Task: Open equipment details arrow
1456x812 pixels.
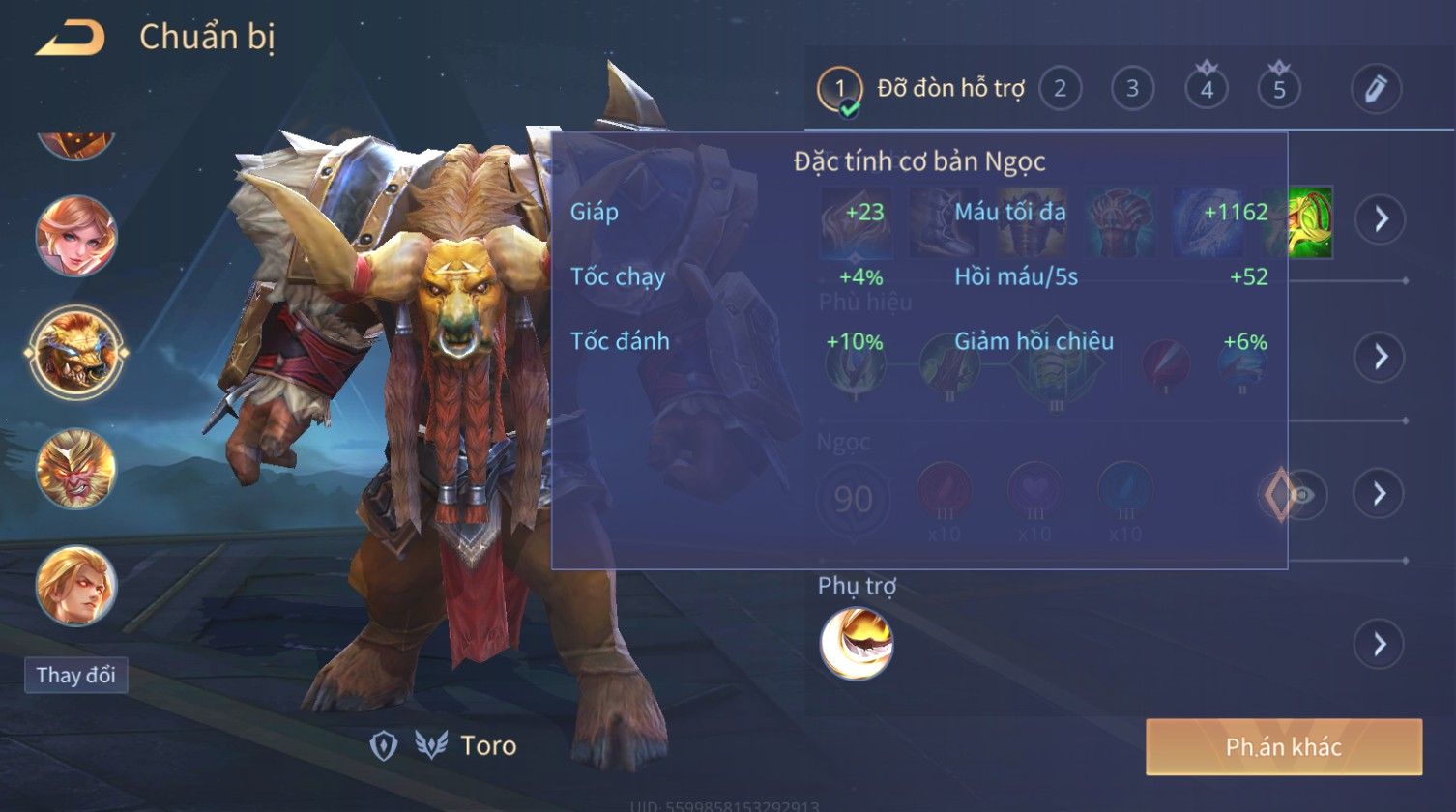Action: point(1380,219)
